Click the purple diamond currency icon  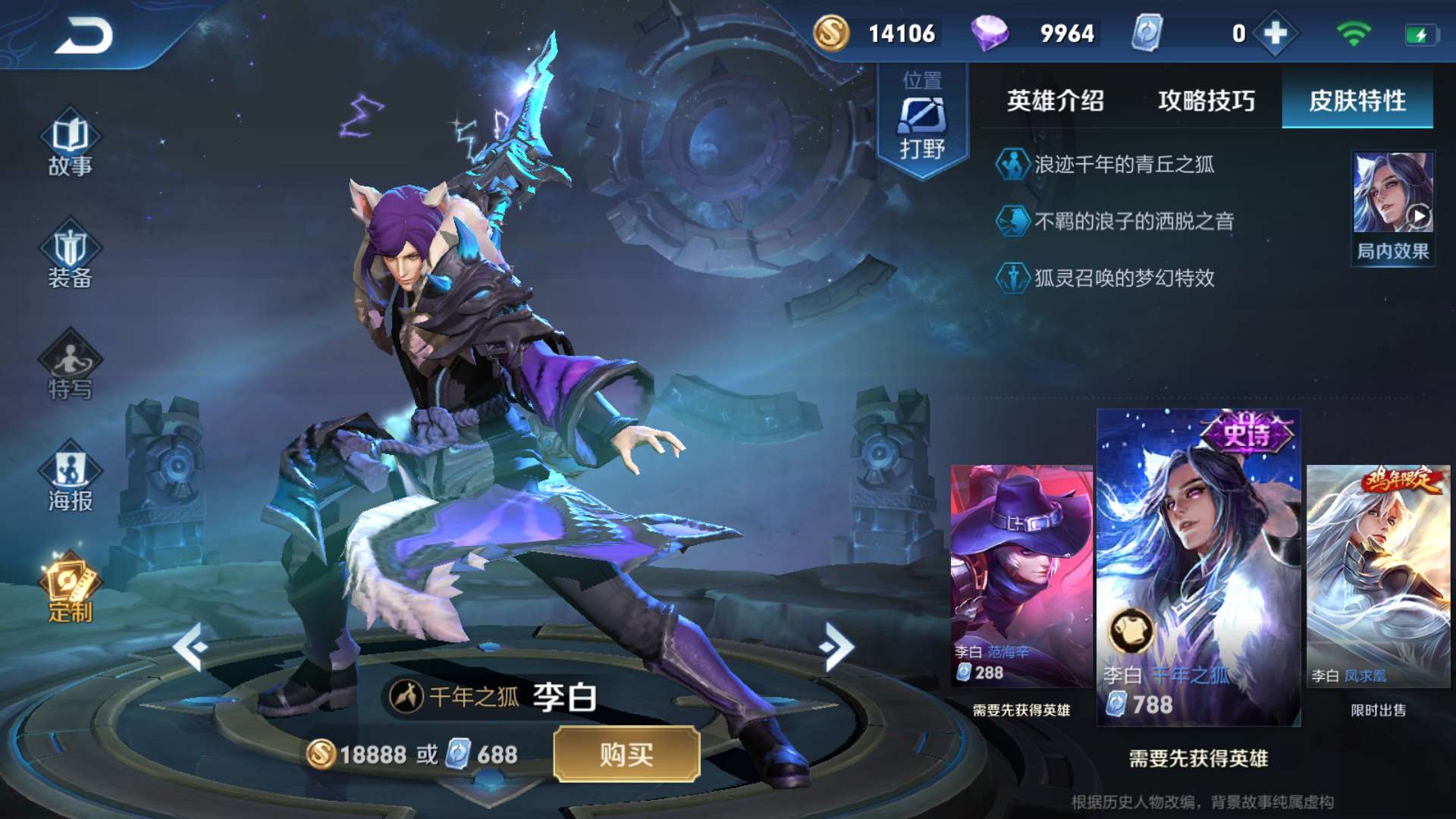(x=990, y=33)
